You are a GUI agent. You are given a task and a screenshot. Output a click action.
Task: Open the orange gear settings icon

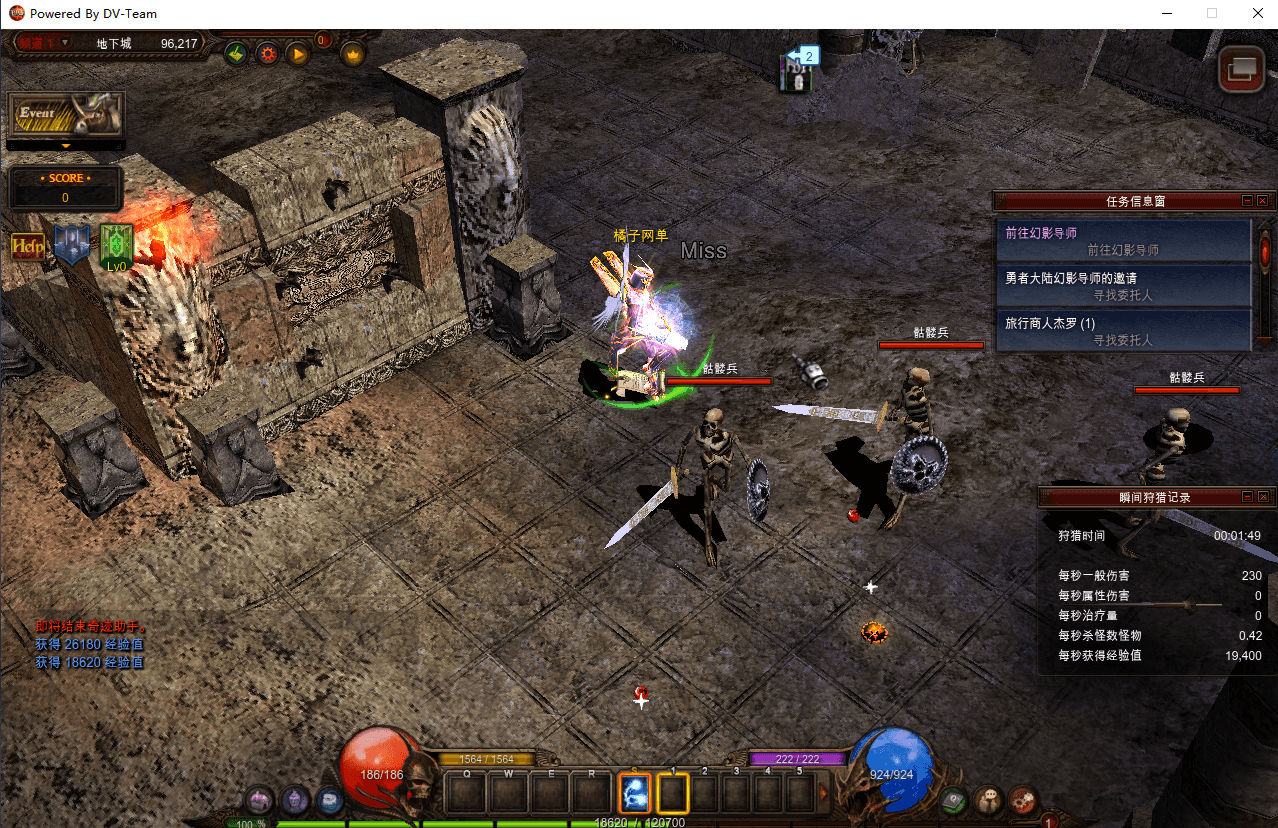point(267,54)
